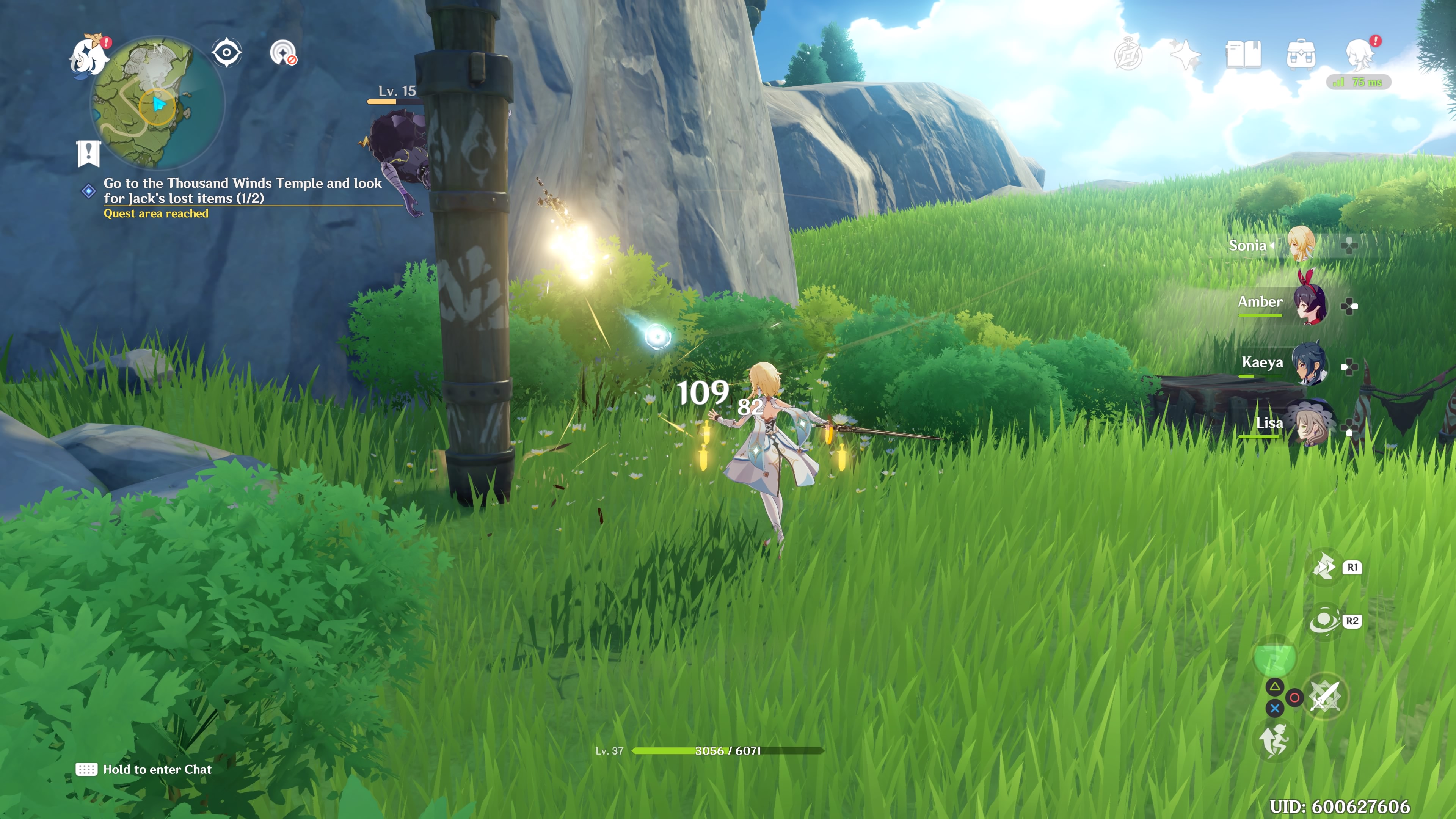Viewport: 1456px width, 819px height.
Task: Open the quest exclamation bookmark icon
Action: [88, 152]
